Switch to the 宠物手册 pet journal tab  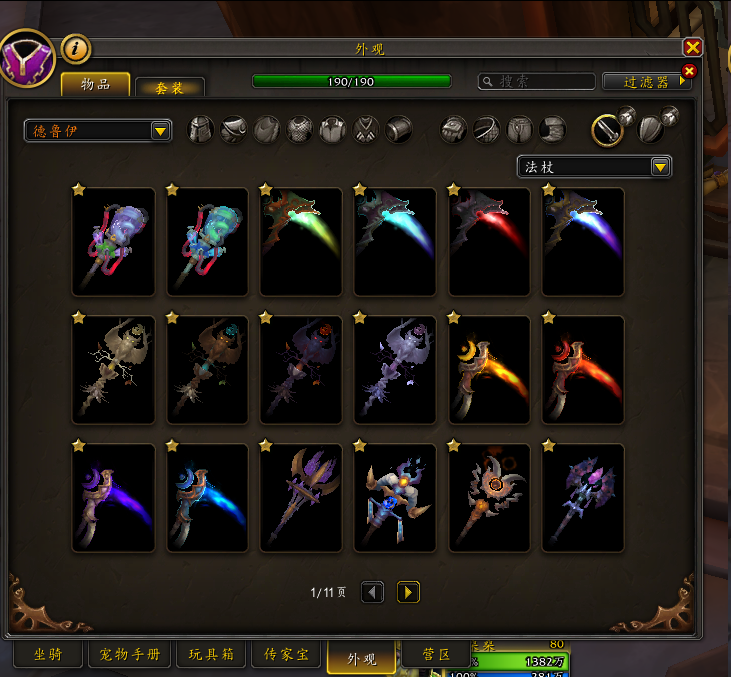pos(130,656)
